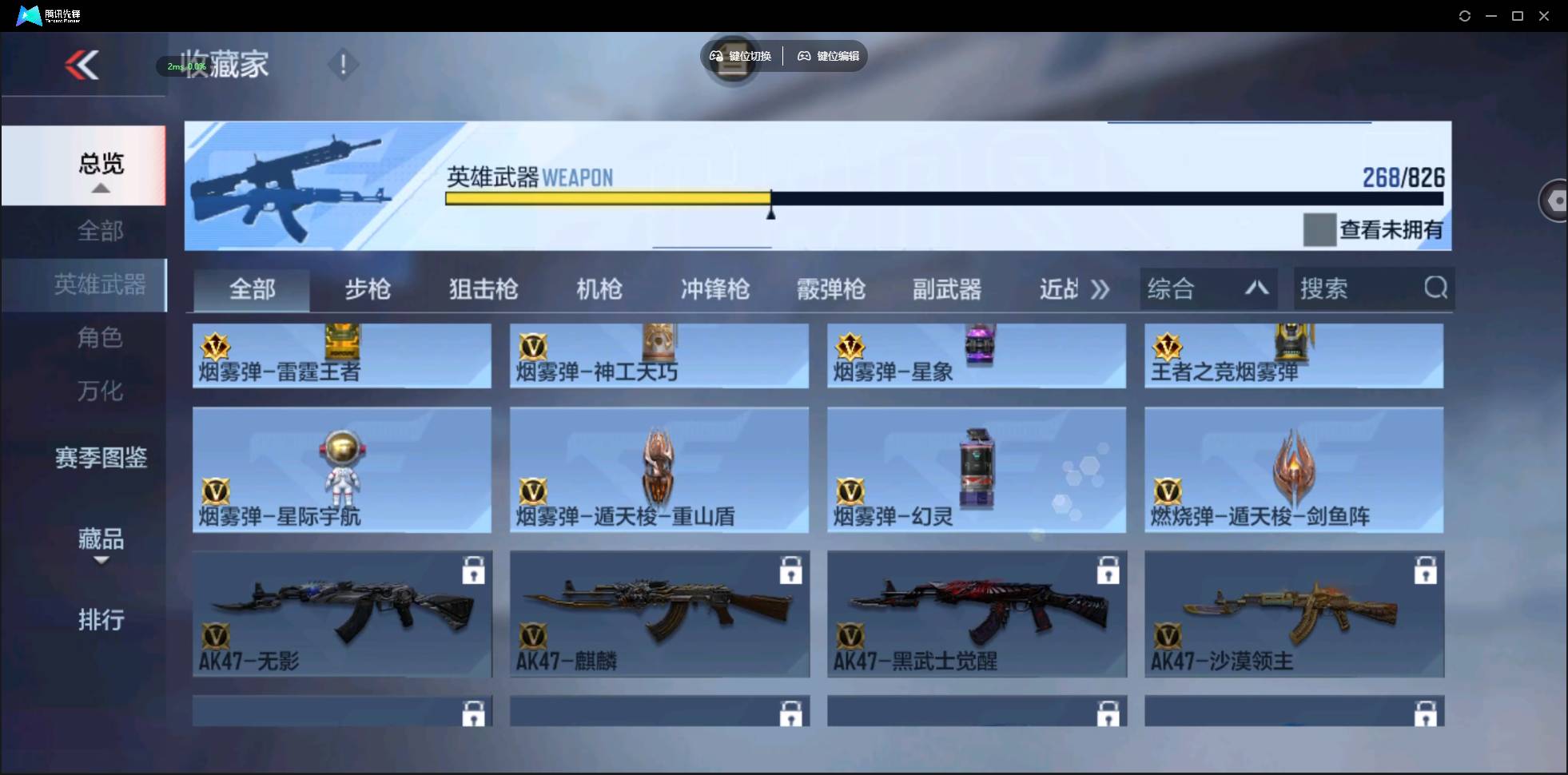1568x775 pixels.
Task: Click the gamepad icon next to 键位切换
Action: 714,56
